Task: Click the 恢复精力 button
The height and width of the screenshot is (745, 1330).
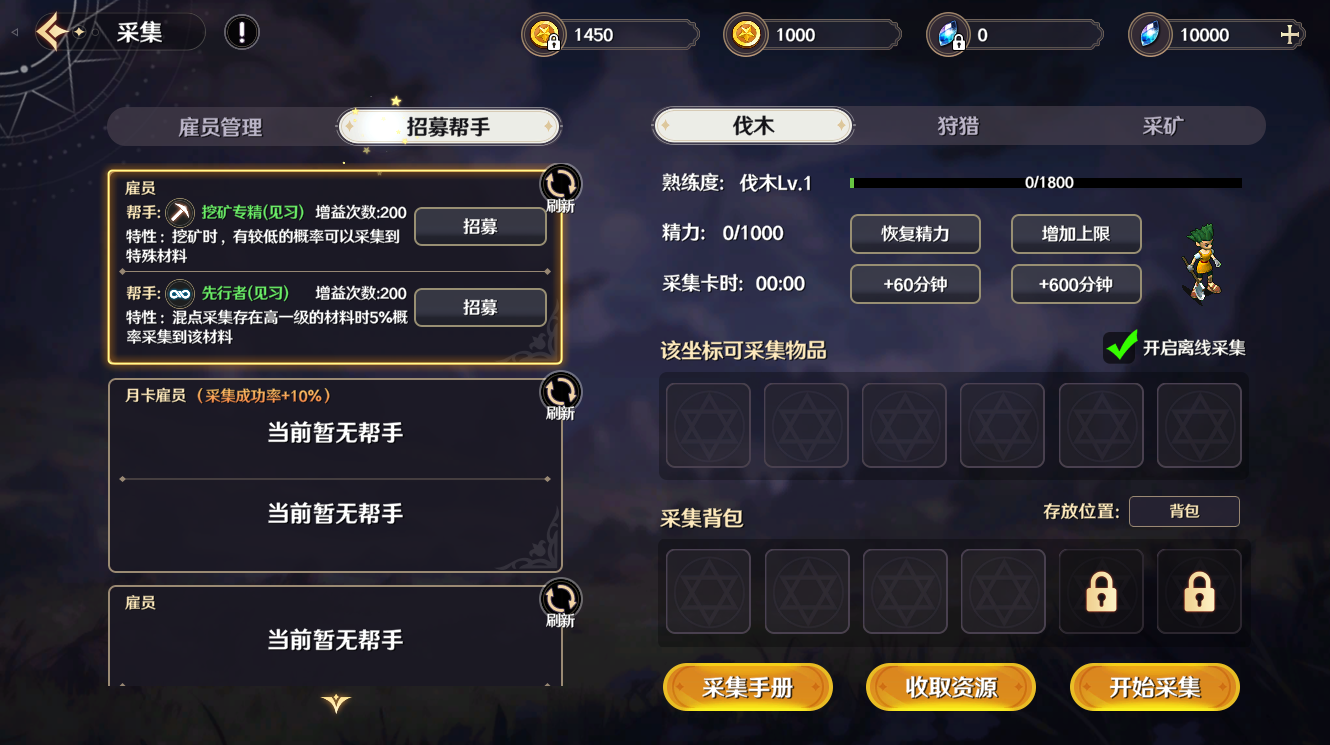Action: pos(915,234)
